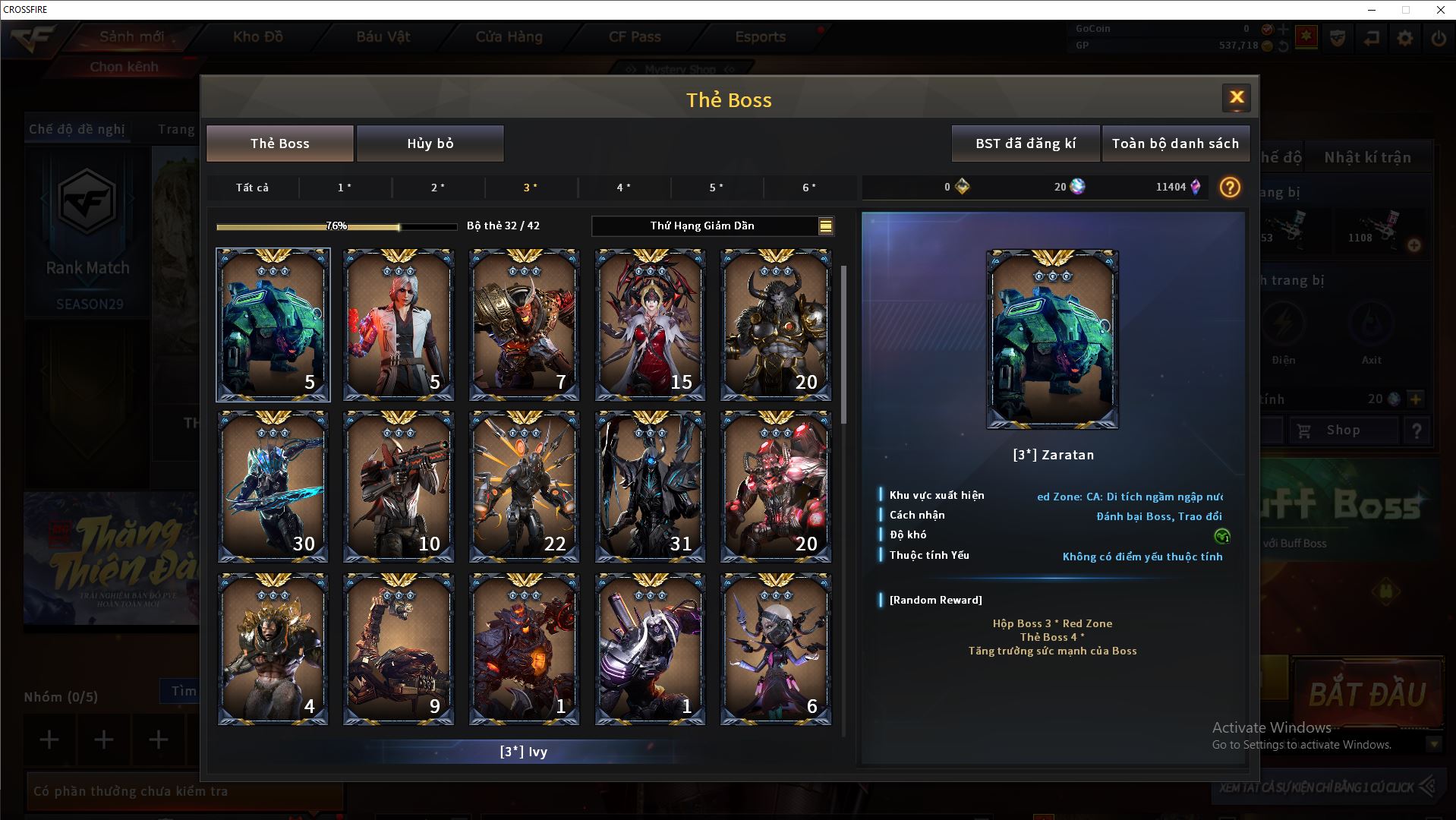The image size is (1456, 820).
Task: Choose the white-haired man card with 5
Action: click(399, 325)
